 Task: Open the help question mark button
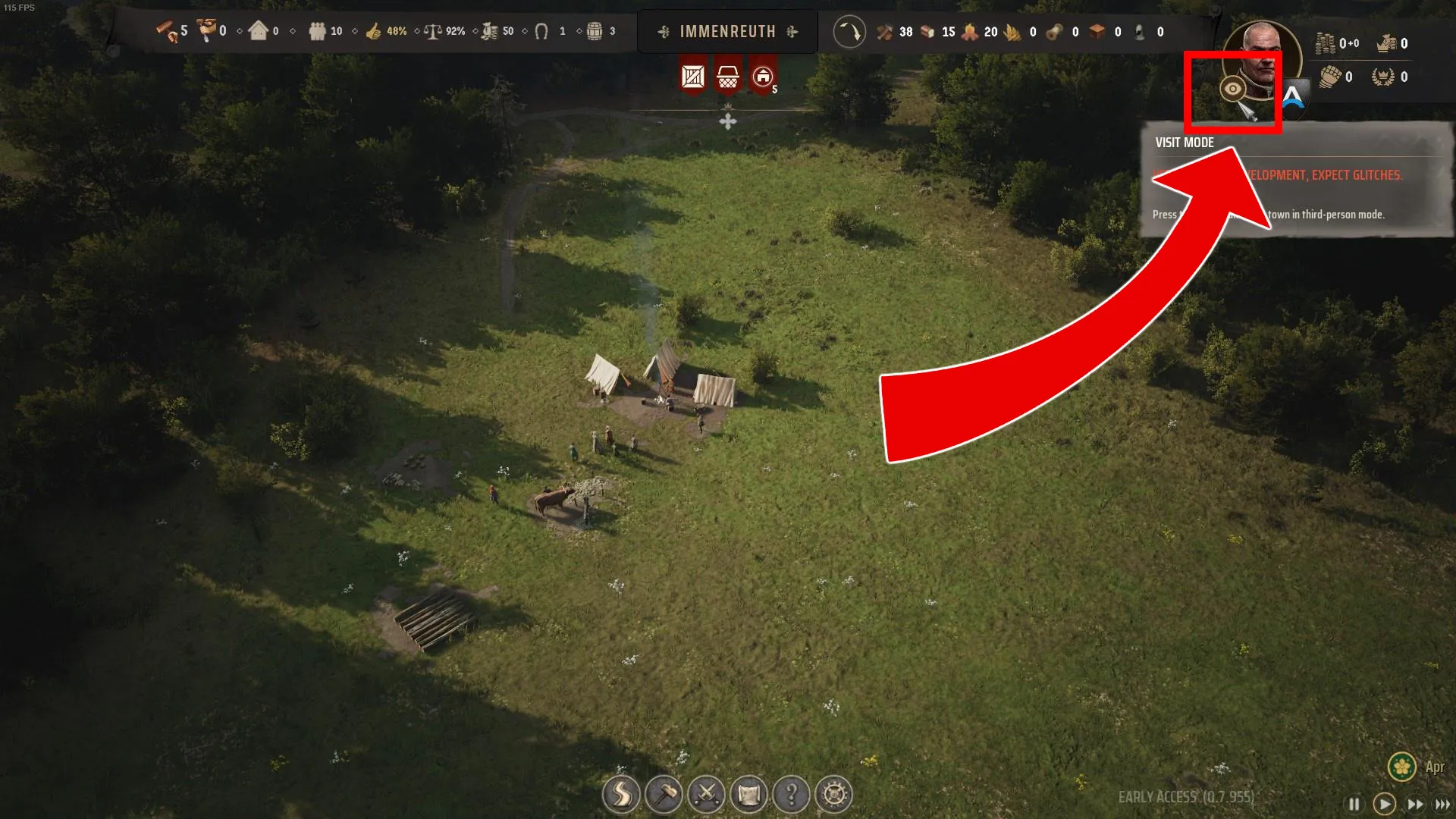tap(791, 795)
